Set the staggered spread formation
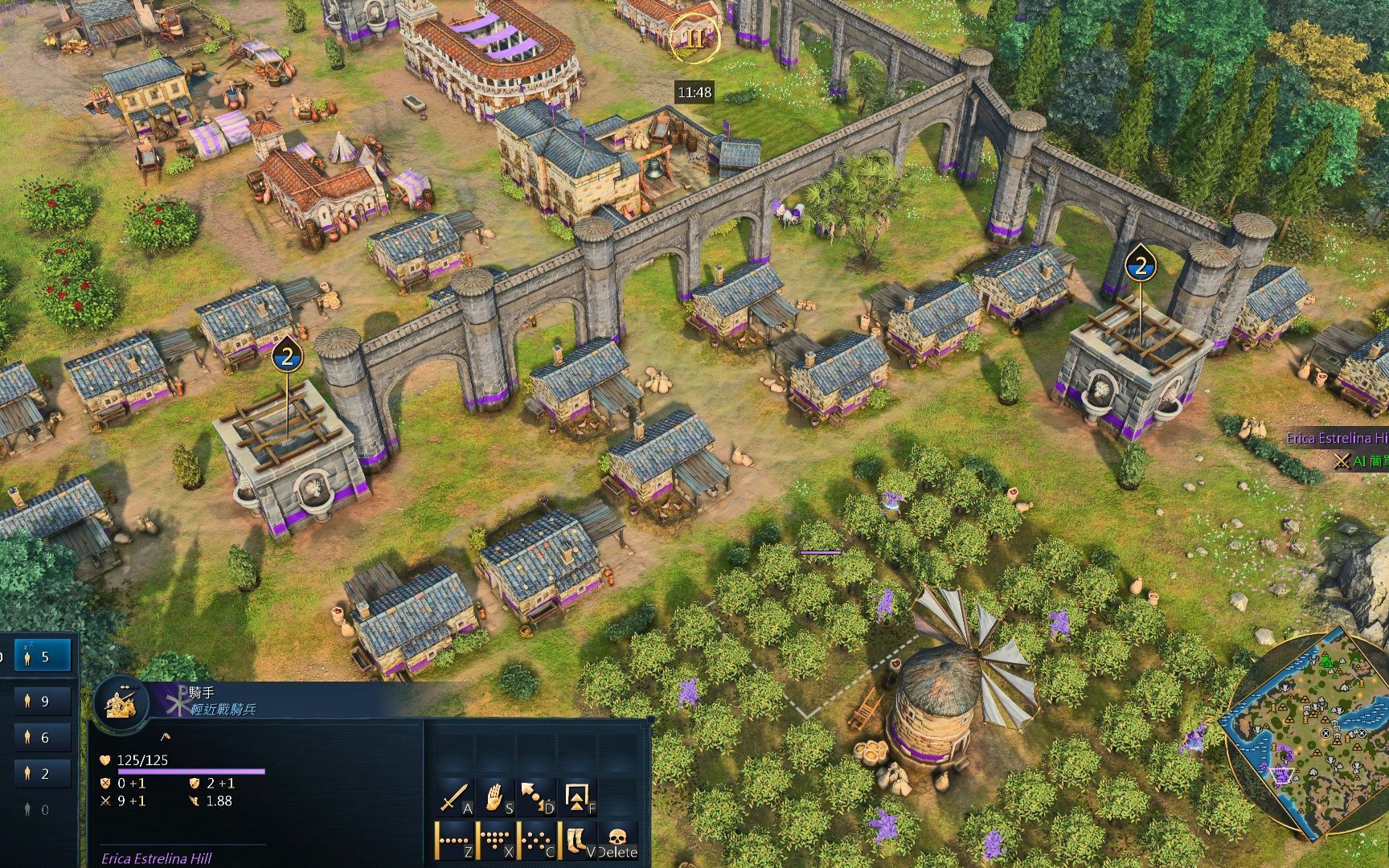Screen dimensions: 1389x868 click(535, 840)
